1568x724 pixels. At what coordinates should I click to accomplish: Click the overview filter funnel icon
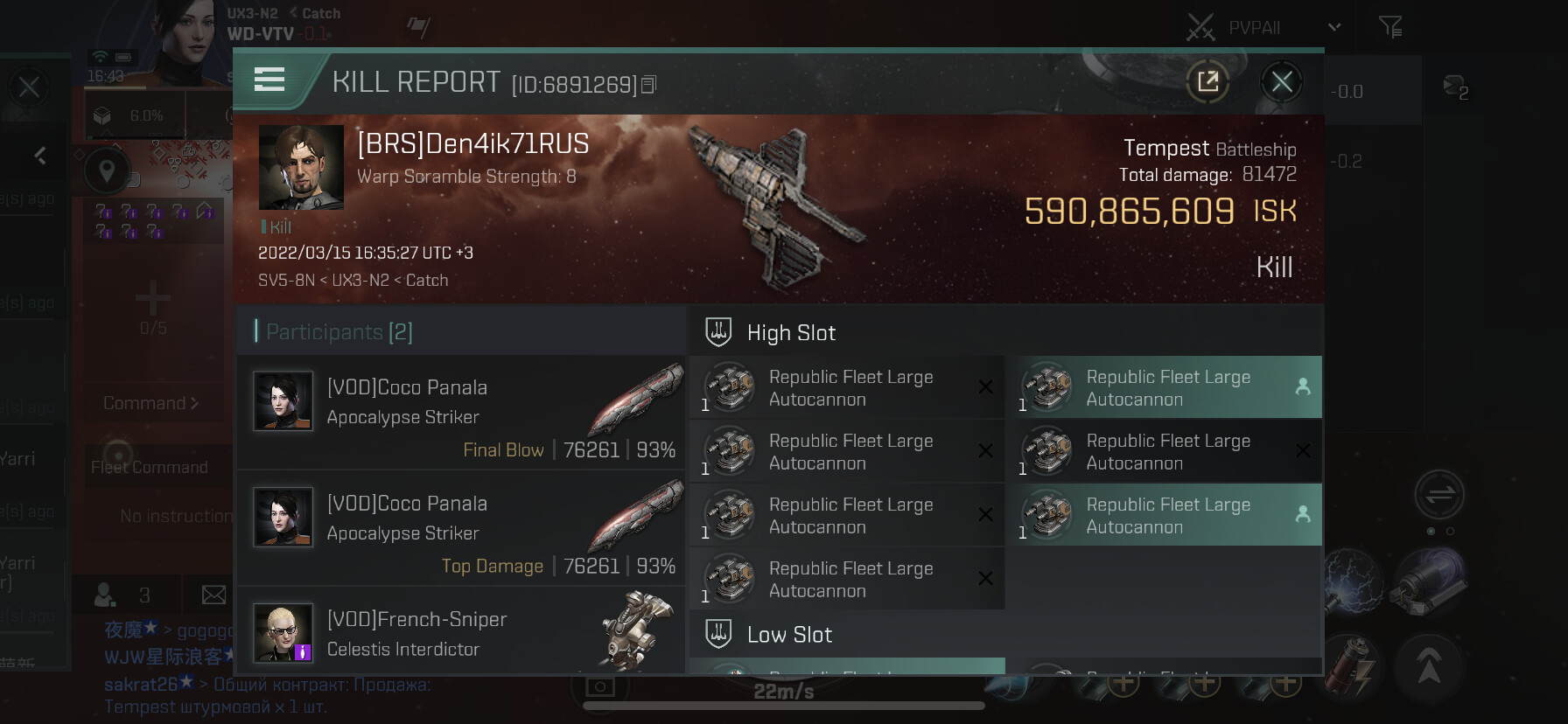coord(1389,27)
